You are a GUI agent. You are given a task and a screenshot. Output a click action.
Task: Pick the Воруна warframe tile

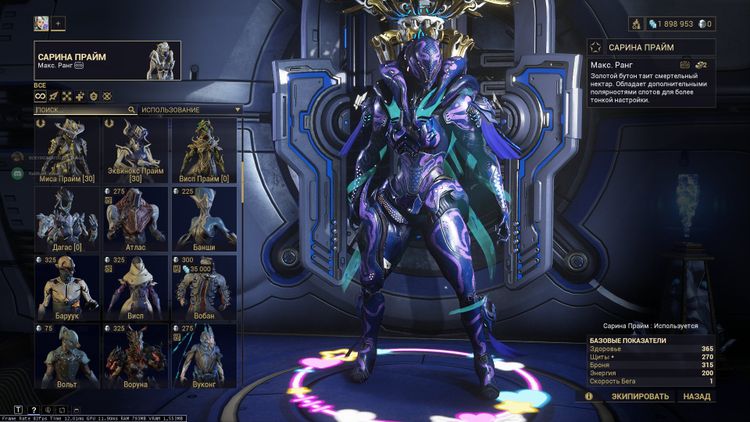point(136,355)
